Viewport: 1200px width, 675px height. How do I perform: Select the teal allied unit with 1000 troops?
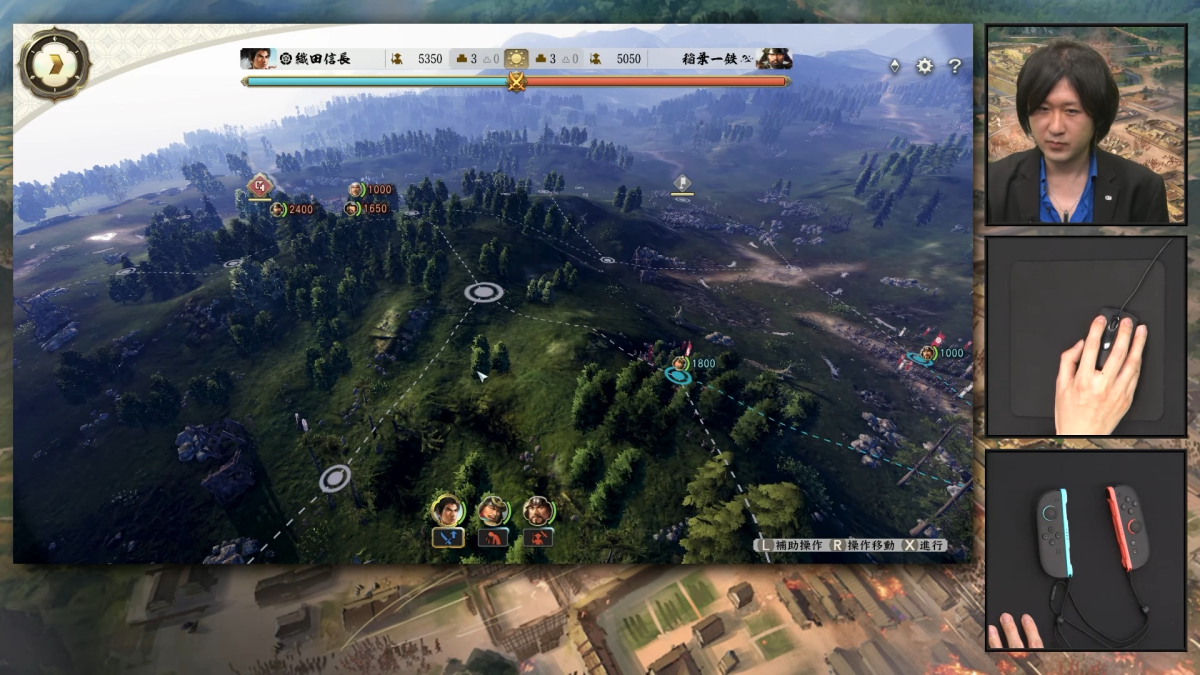[928, 353]
